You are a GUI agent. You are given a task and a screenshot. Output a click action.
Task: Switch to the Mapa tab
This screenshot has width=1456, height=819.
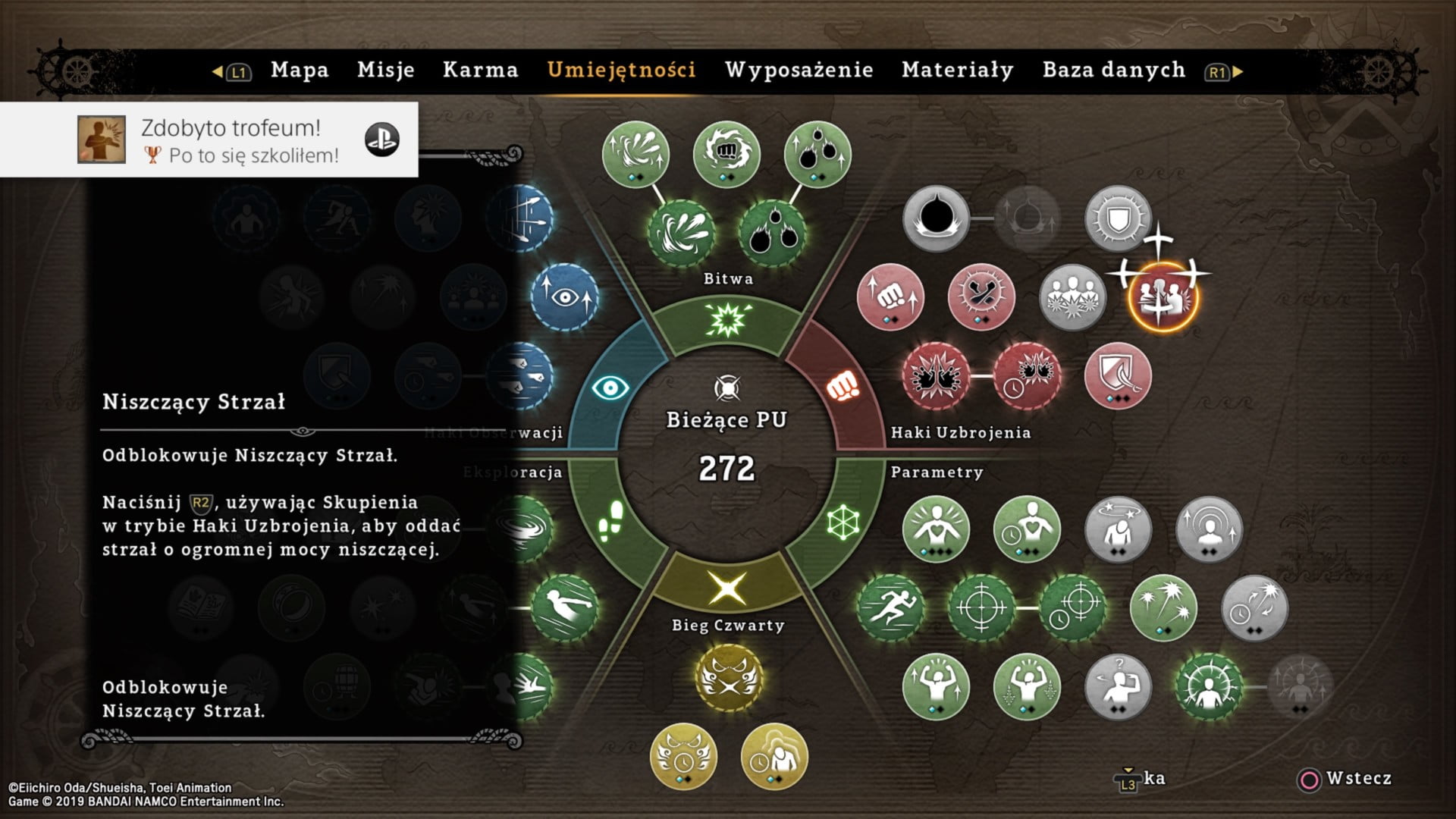pyautogui.click(x=300, y=71)
